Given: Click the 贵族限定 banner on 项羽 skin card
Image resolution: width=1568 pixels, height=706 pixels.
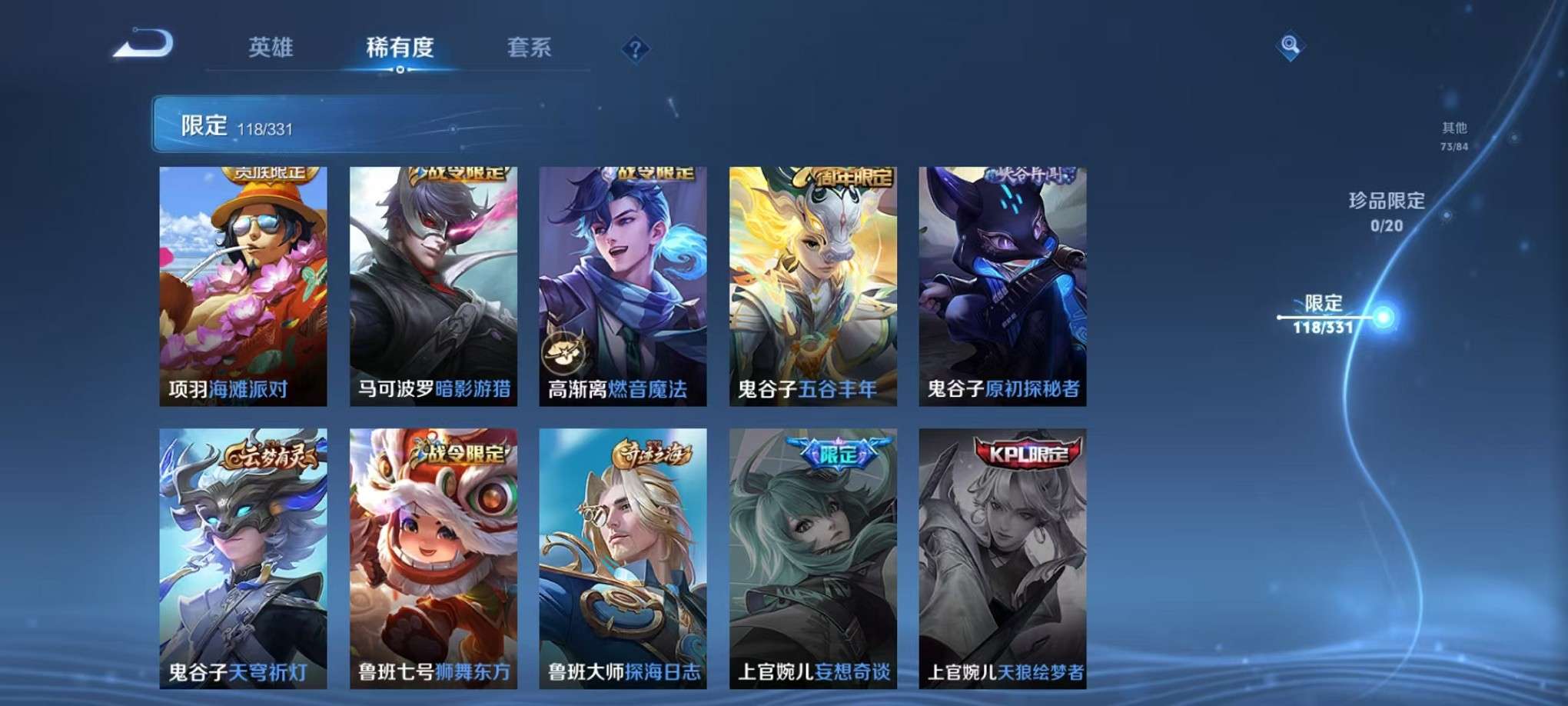Looking at the screenshot, I should (x=268, y=175).
